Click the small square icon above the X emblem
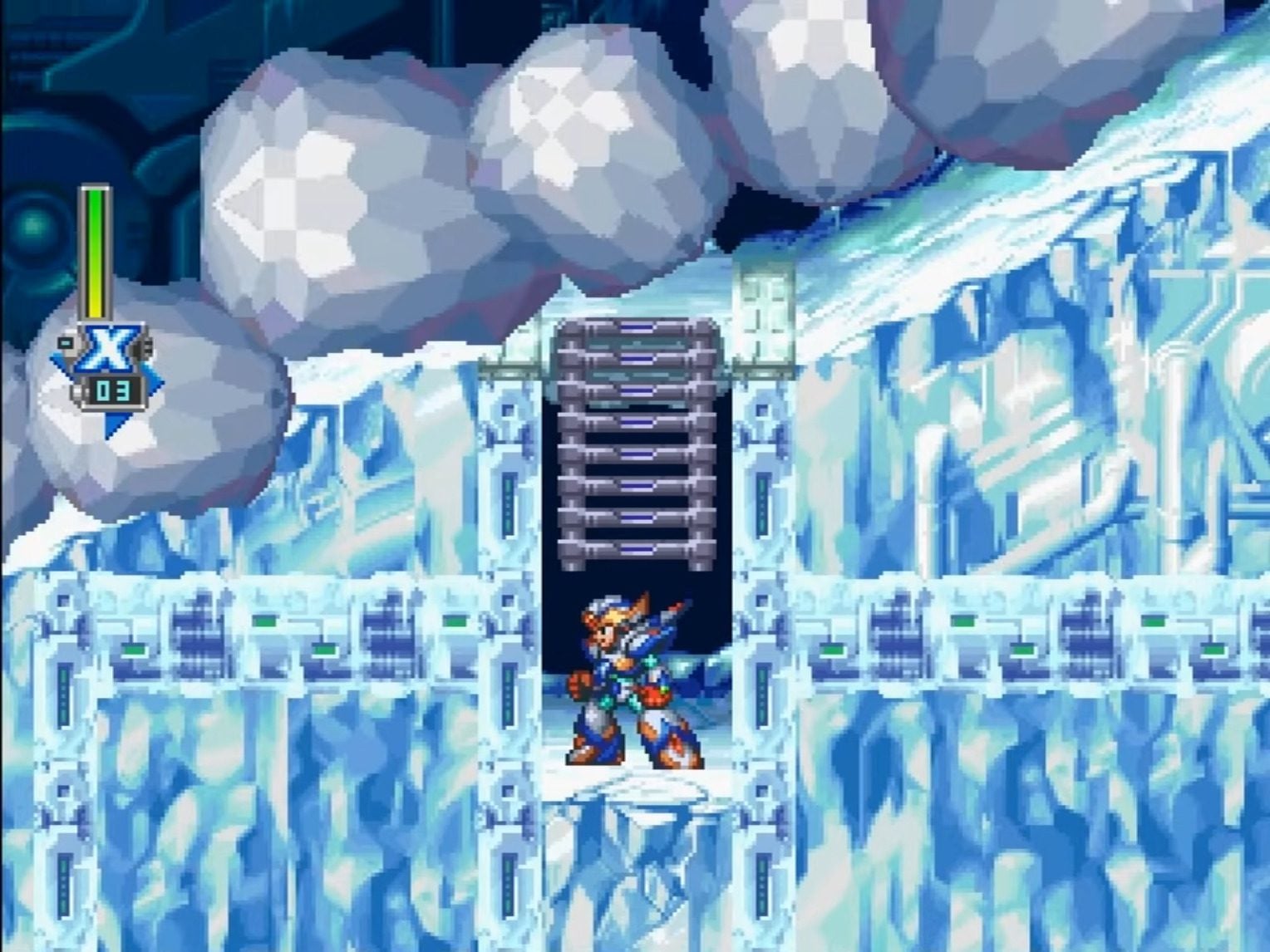The width and height of the screenshot is (1270, 952). (x=64, y=341)
